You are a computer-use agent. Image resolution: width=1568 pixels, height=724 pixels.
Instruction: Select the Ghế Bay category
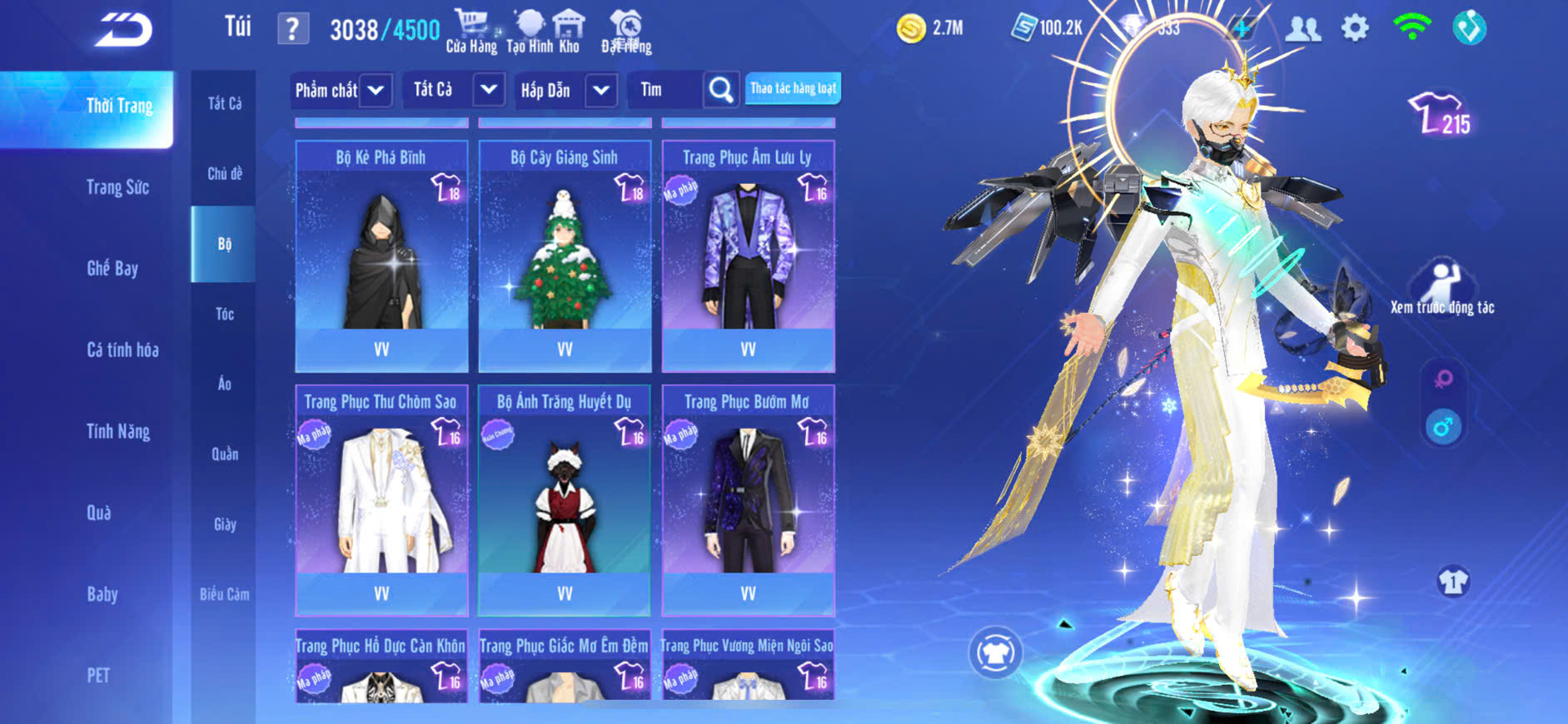(x=112, y=268)
